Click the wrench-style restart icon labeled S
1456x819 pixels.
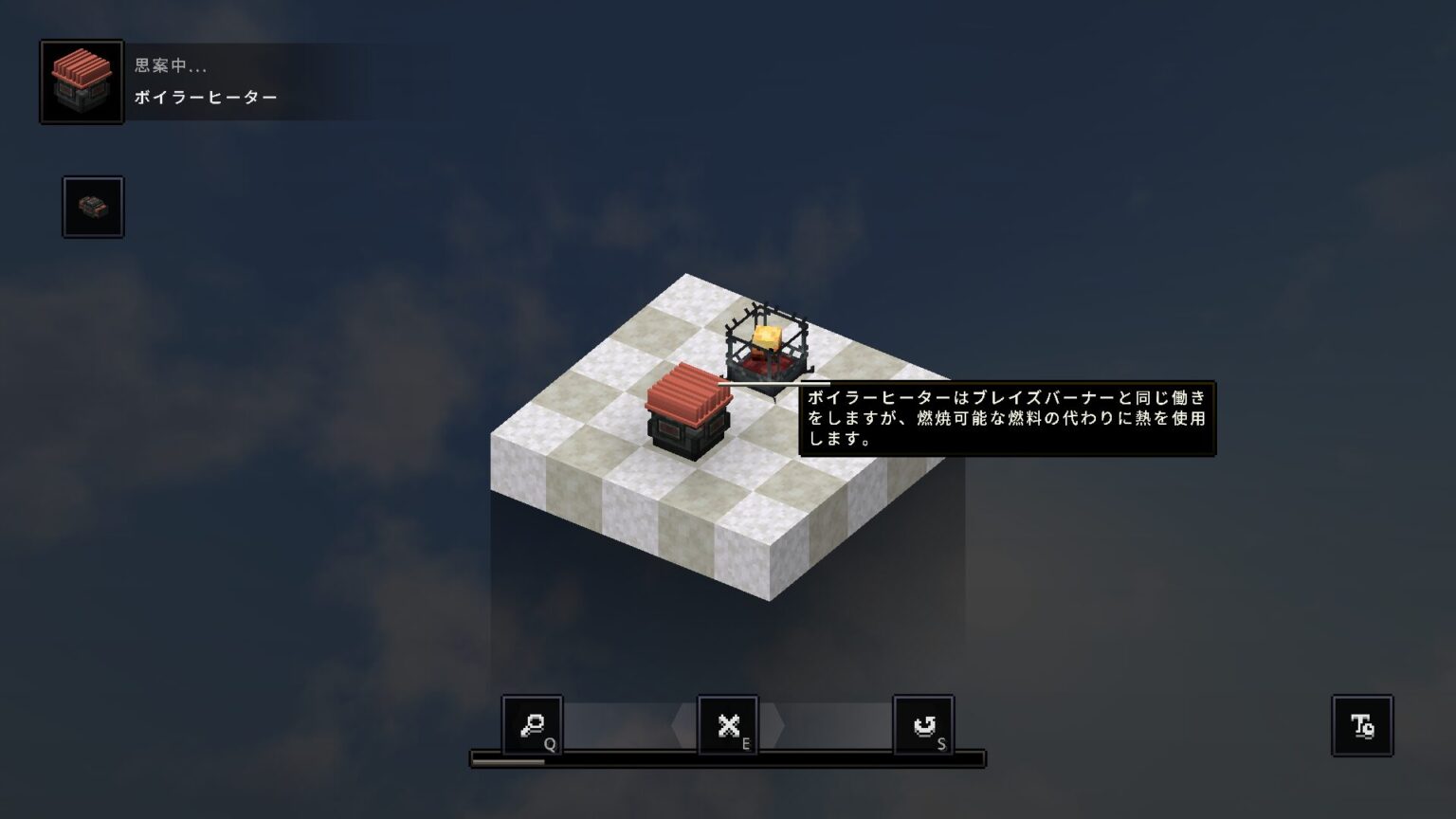click(922, 725)
